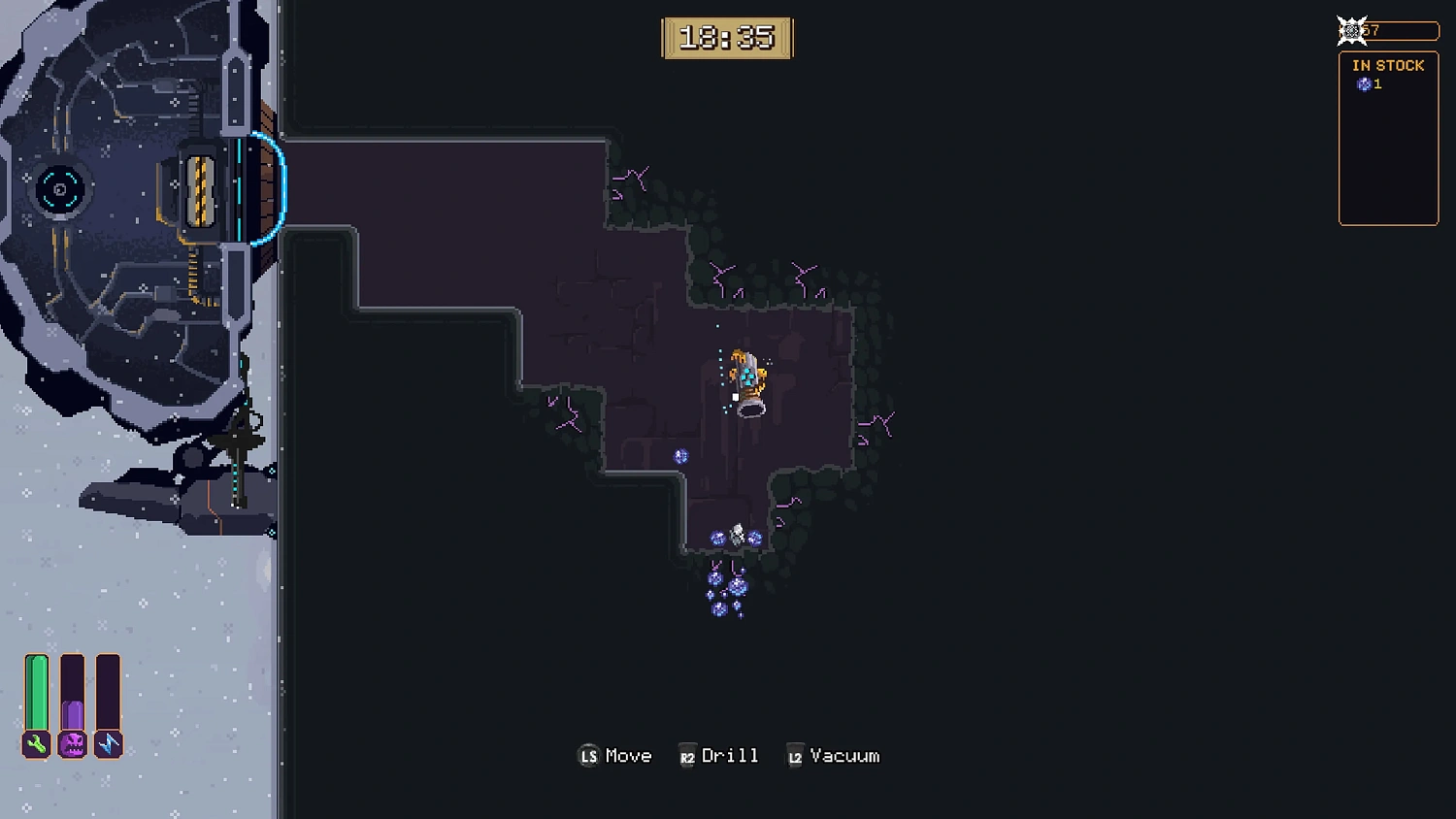Open the IN STOCK panel header
Image resolution: width=1456 pixels, height=819 pixels.
1388,65
